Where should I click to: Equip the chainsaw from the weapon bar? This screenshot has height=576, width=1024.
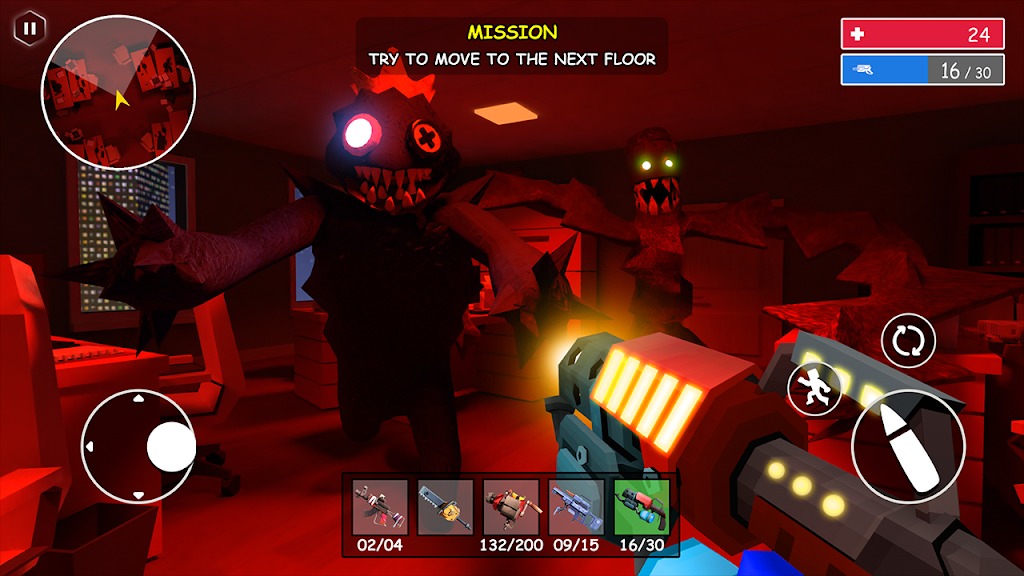(x=445, y=507)
